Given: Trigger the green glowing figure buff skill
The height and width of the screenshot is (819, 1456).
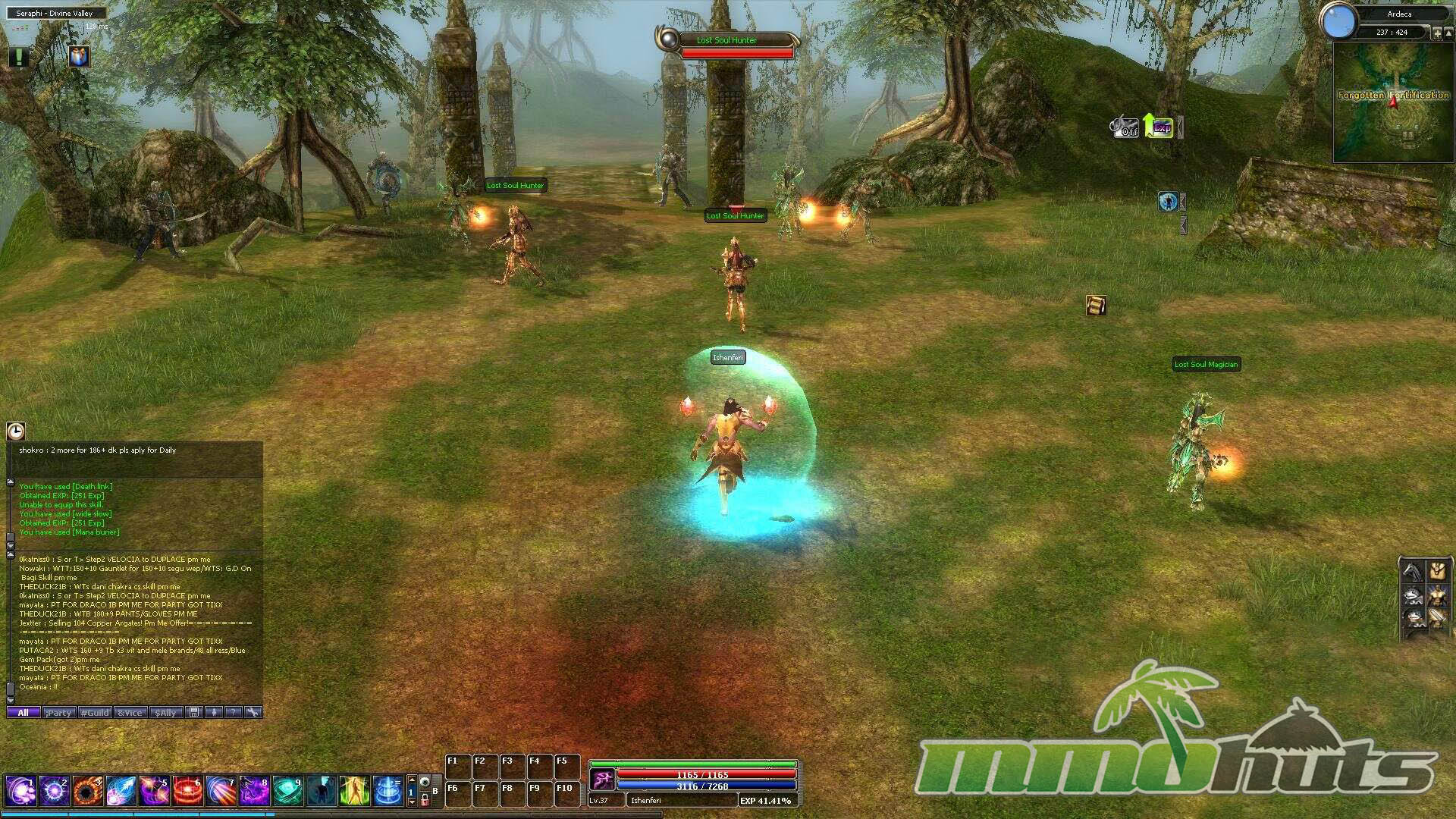Looking at the screenshot, I should coord(354,791).
